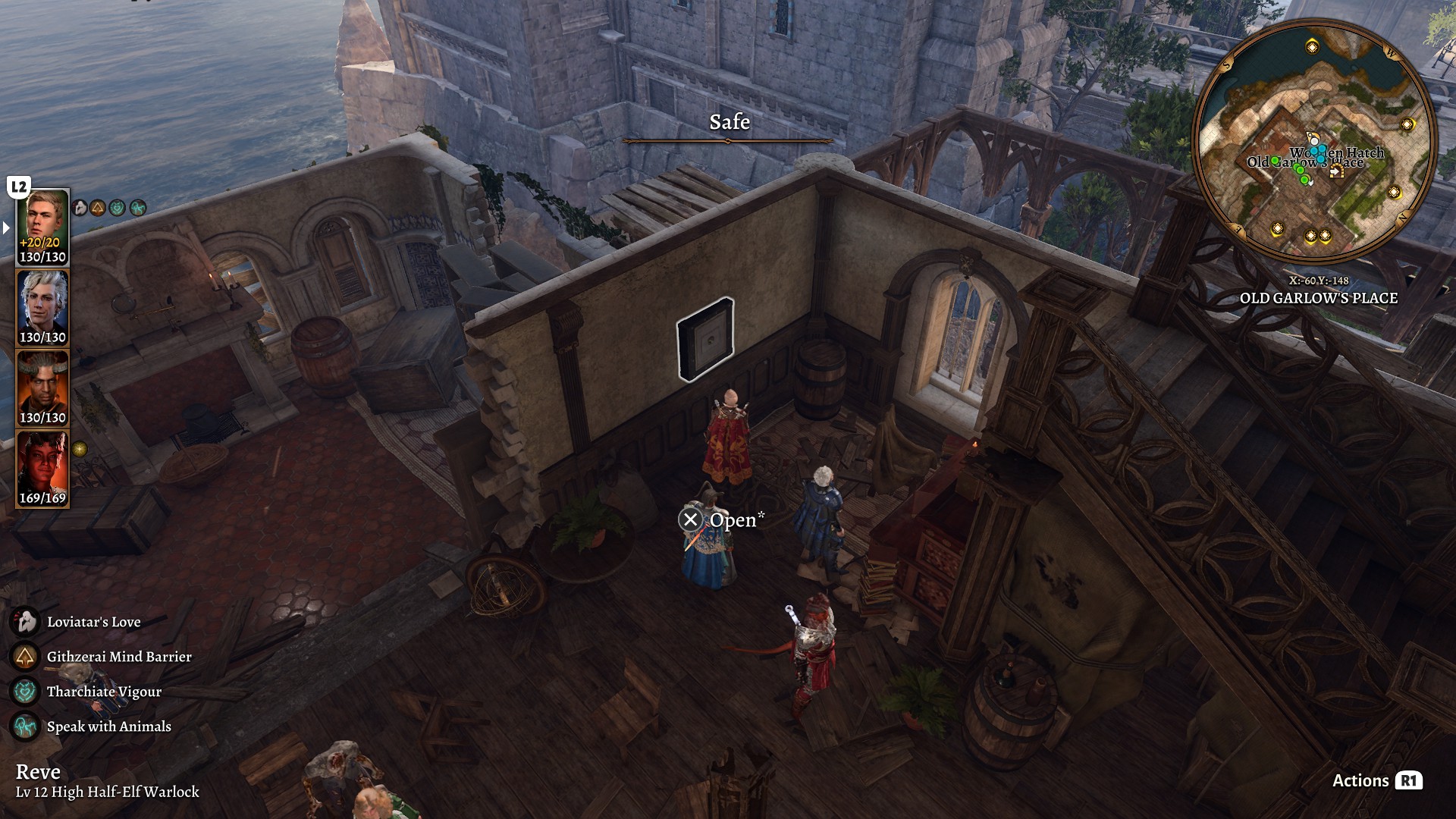Choose the horned dark-skinned companion portrait
The width and height of the screenshot is (1456, 819).
(42, 388)
